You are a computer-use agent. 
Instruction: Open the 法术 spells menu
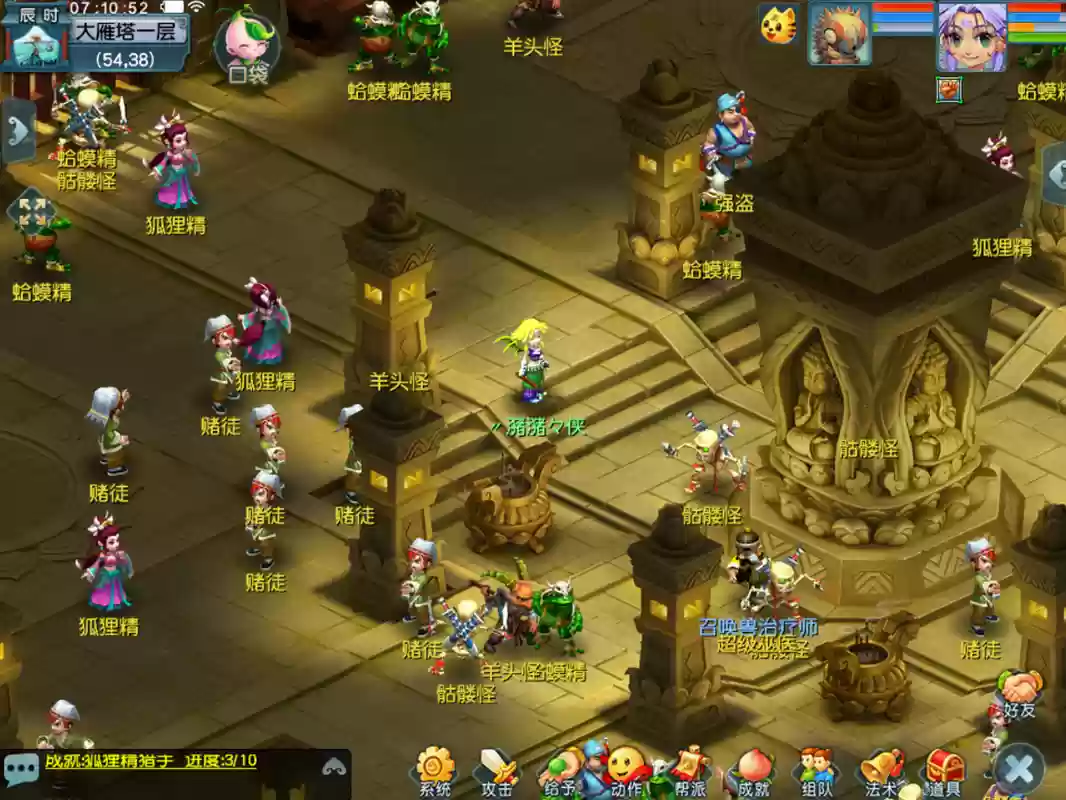[881, 771]
